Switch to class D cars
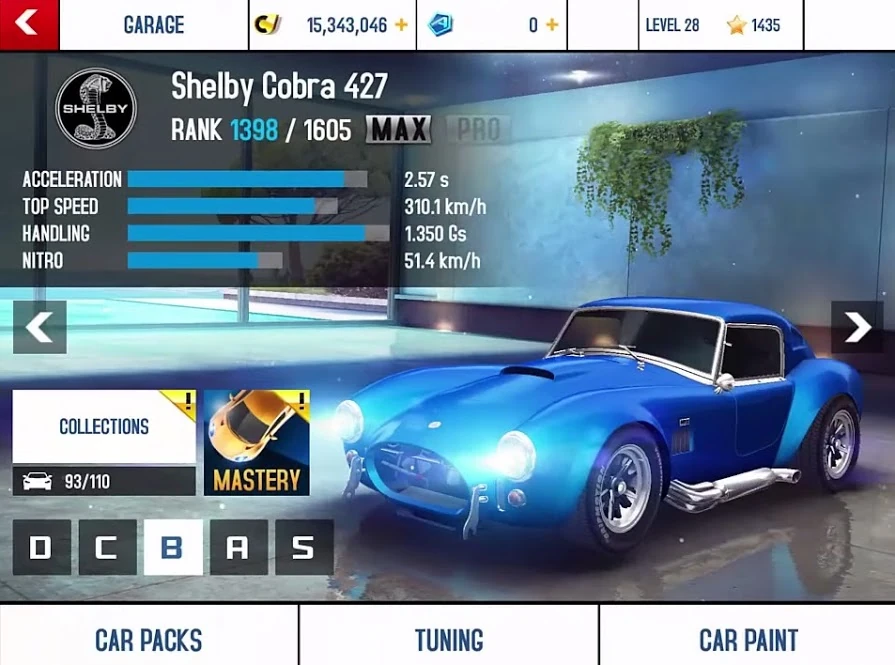This screenshot has height=665, width=895. tap(41, 547)
